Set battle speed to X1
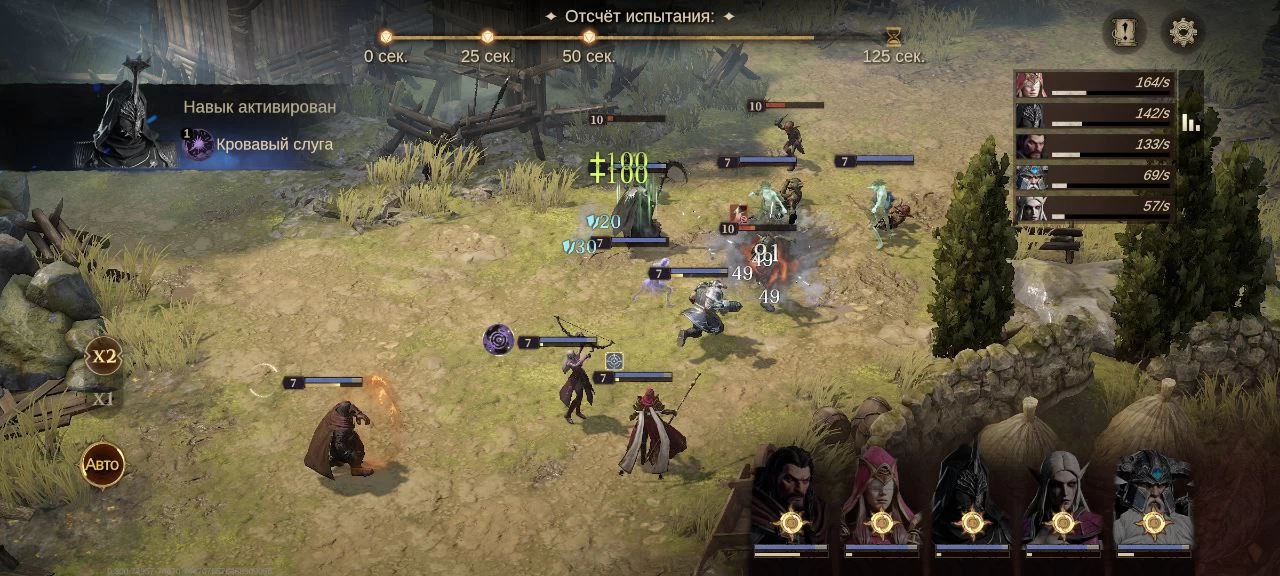The image size is (1280, 576). point(103,398)
